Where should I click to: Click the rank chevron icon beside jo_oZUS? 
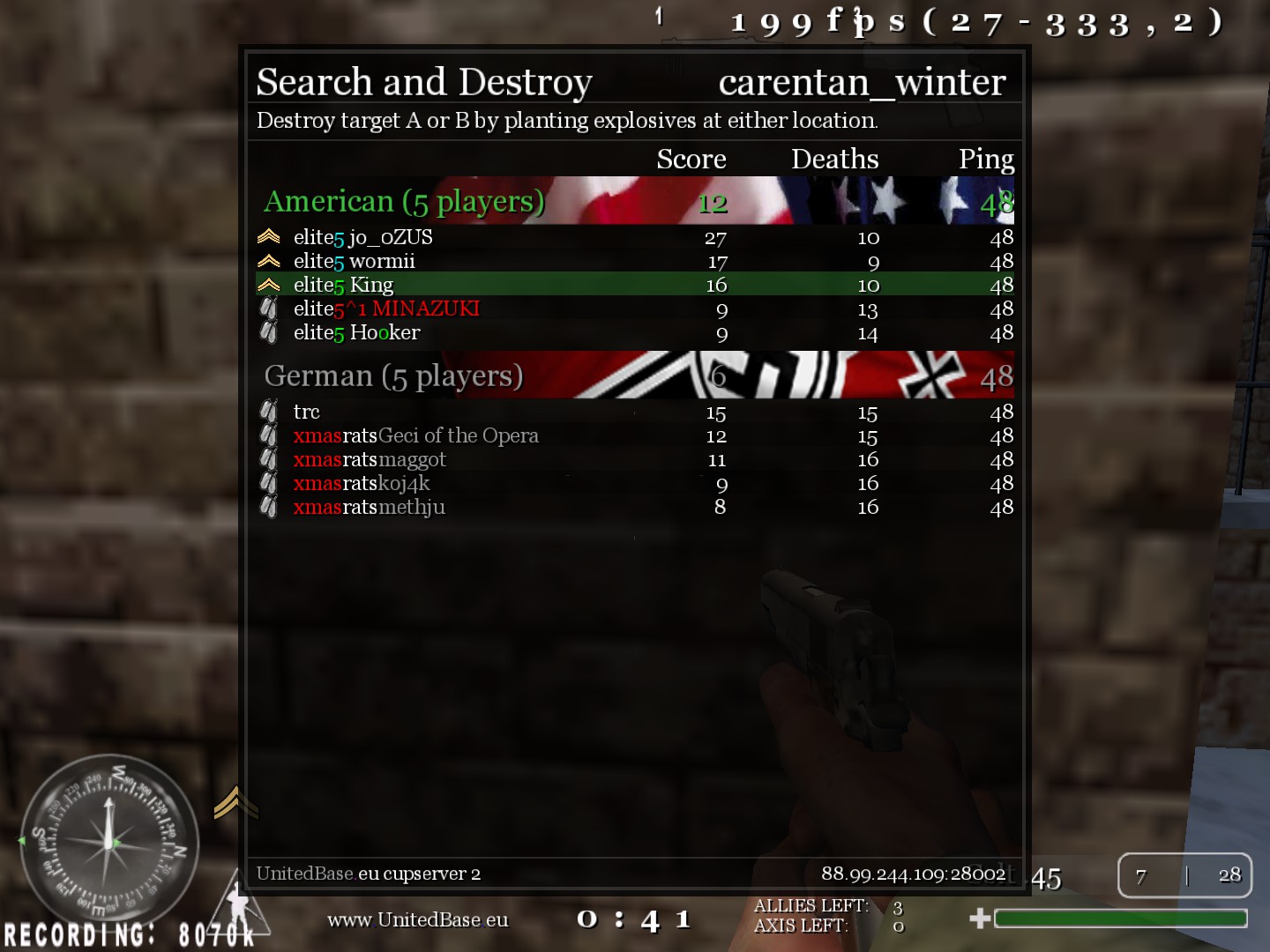[269, 236]
